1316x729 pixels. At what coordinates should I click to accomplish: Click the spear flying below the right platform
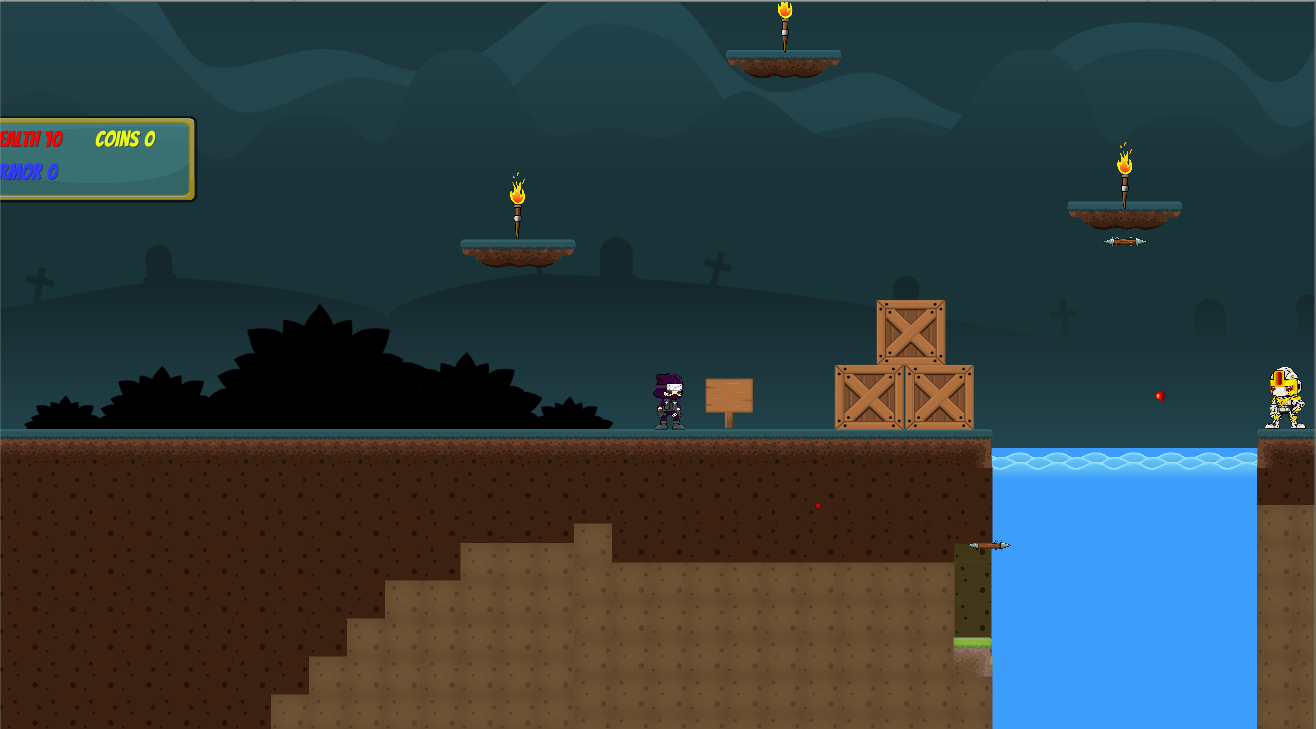pyautogui.click(x=1124, y=240)
